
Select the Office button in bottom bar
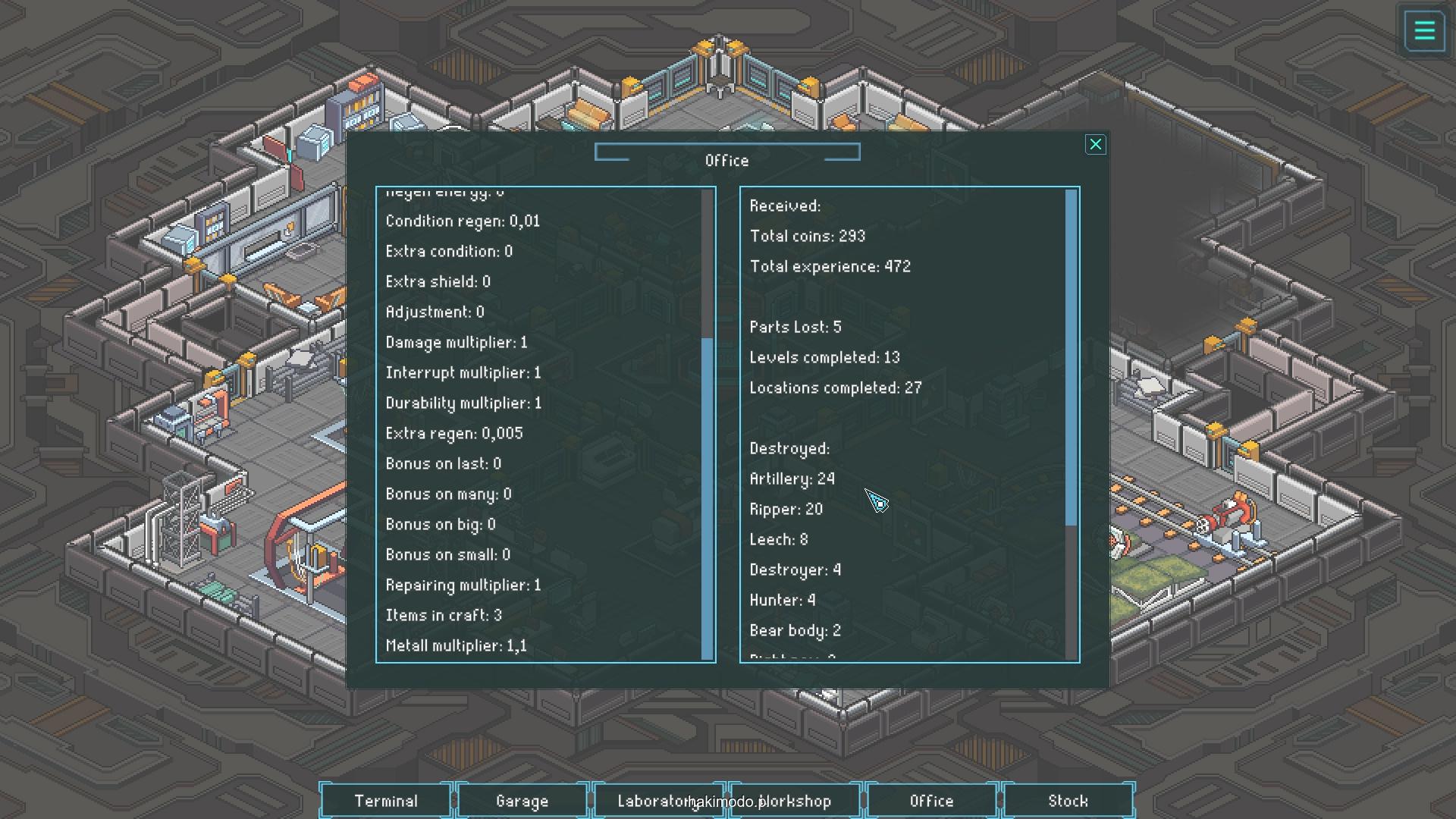[931, 801]
